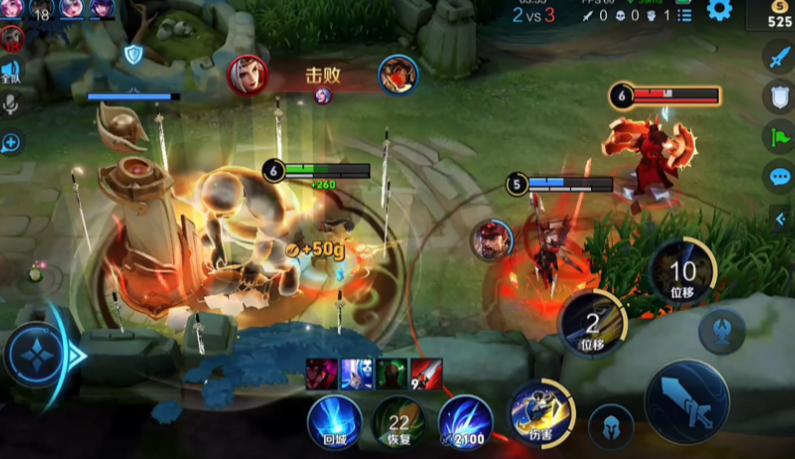Image resolution: width=795 pixels, height=459 pixels.
Task: Open the settings gear menu
Action: tap(719, 10)
